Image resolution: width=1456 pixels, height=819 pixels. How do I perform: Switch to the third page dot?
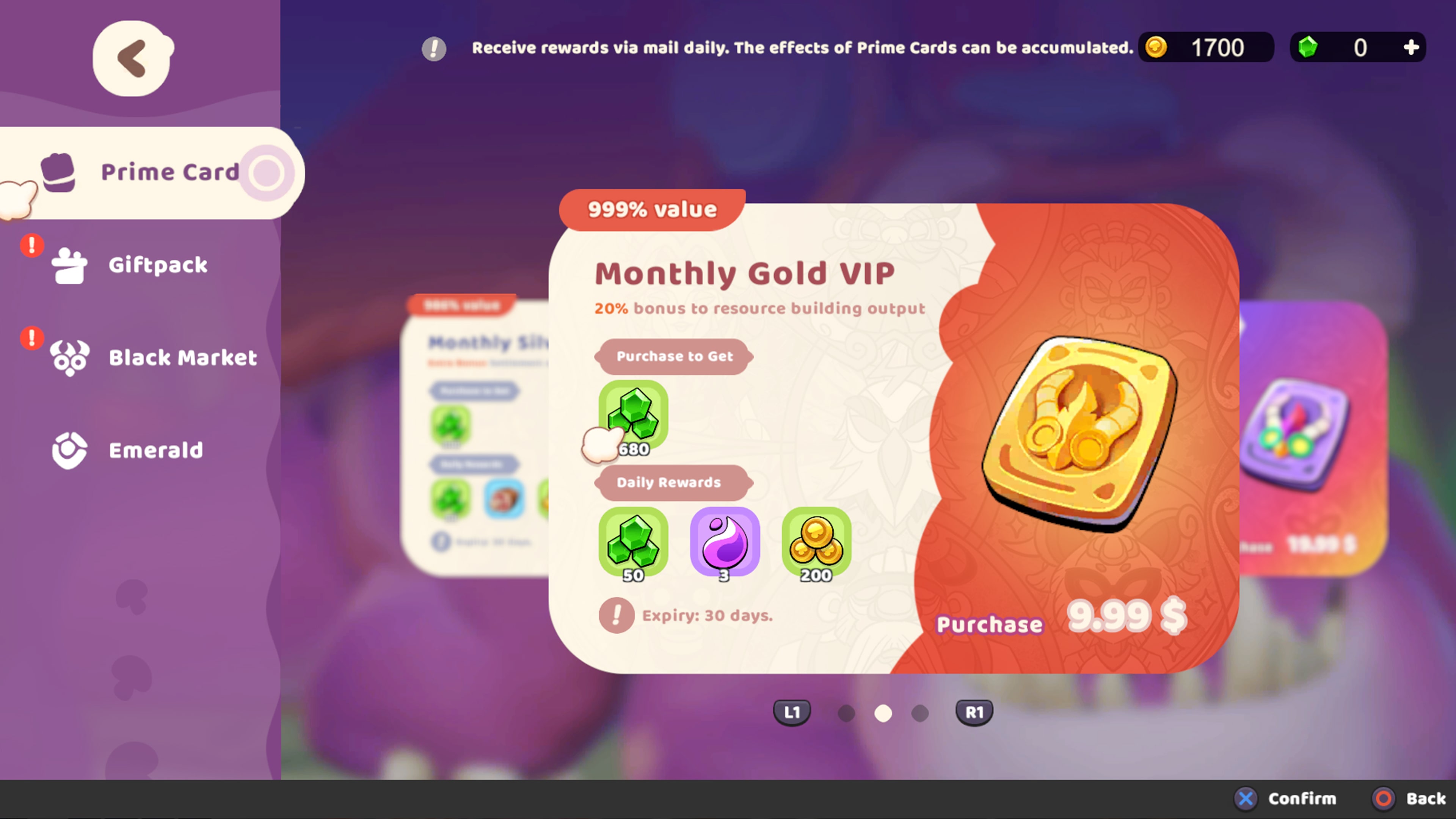click(x=919, y=713)
